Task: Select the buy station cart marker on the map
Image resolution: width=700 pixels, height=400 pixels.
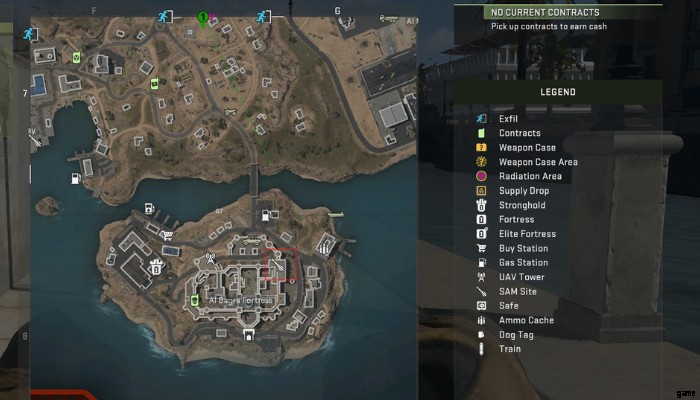Action: tap(167, 236)
